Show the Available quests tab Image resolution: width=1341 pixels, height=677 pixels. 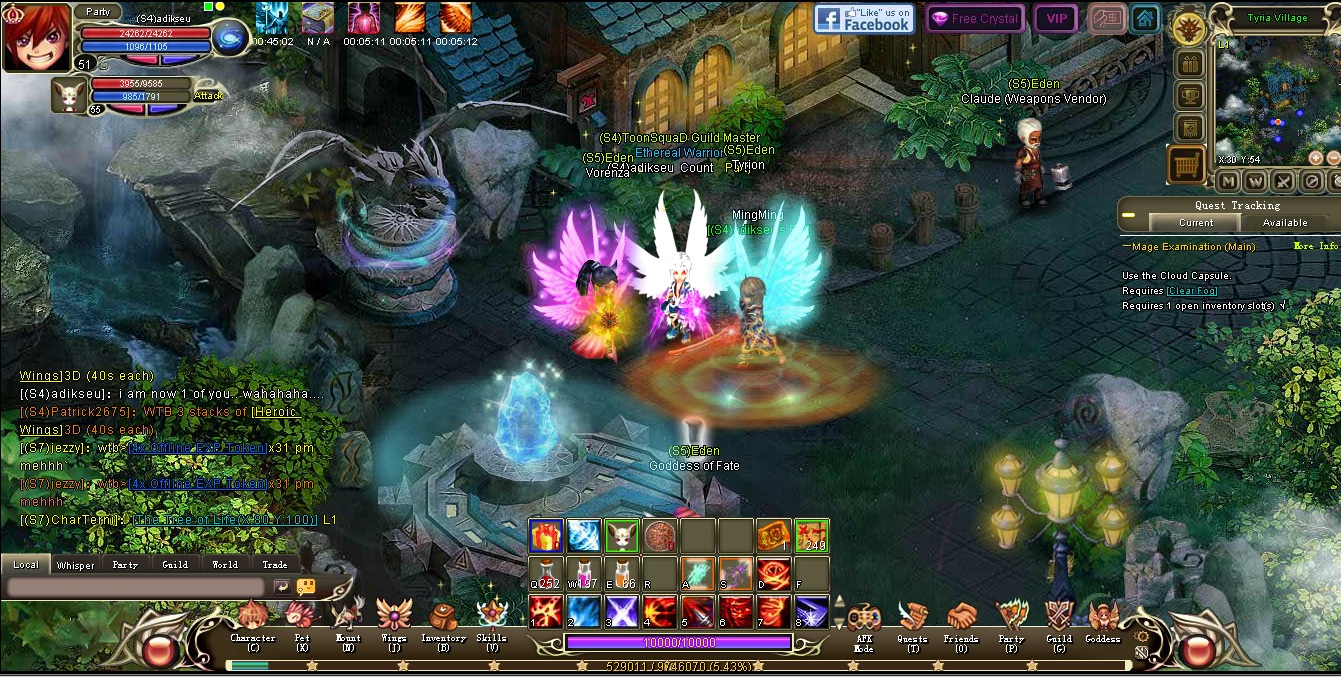(1285, 223)
